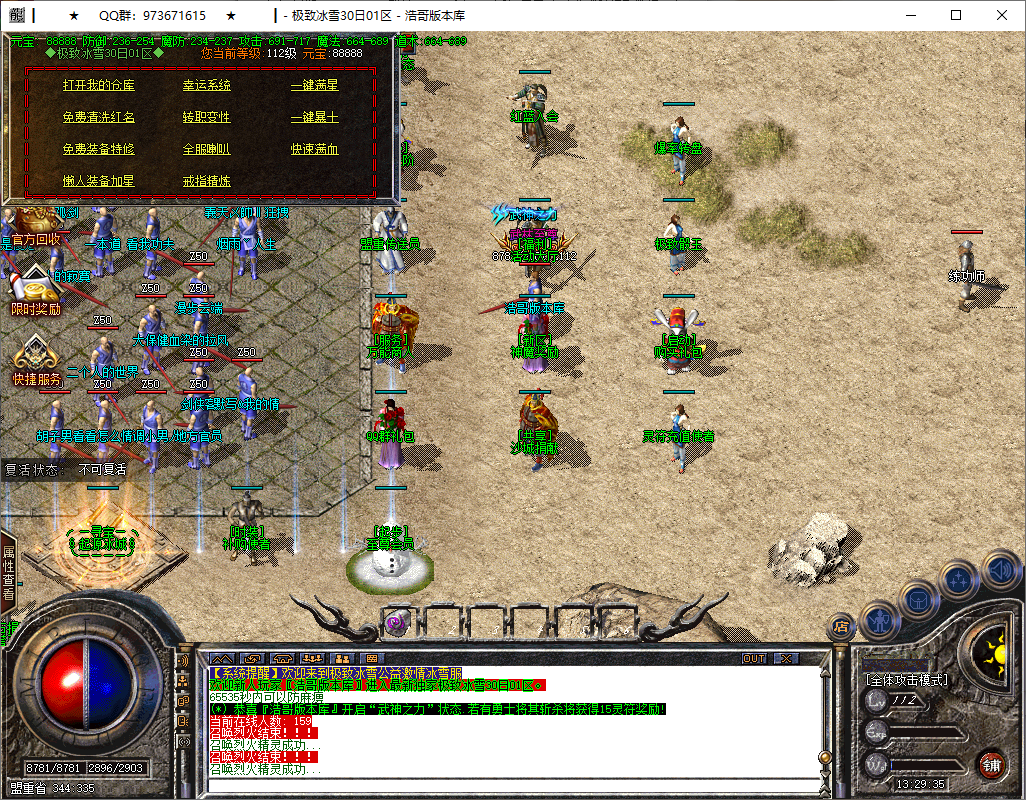
Task: Open the 快捷服务 quick service icon
Action: point(37,360)
